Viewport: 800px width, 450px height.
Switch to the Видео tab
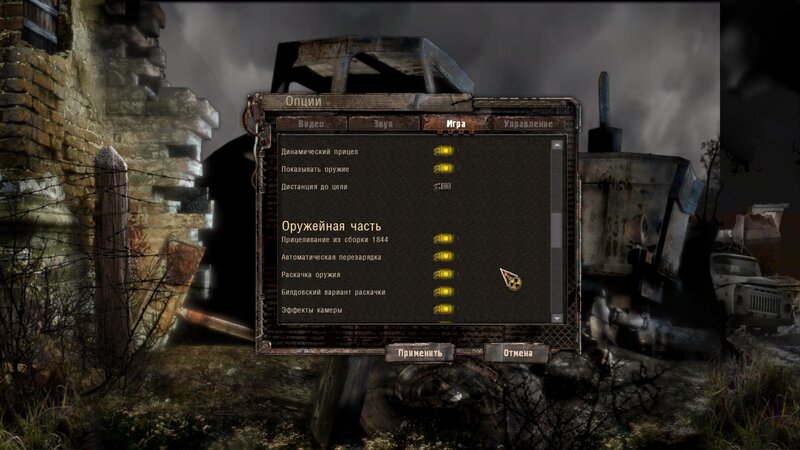point(311,124)
